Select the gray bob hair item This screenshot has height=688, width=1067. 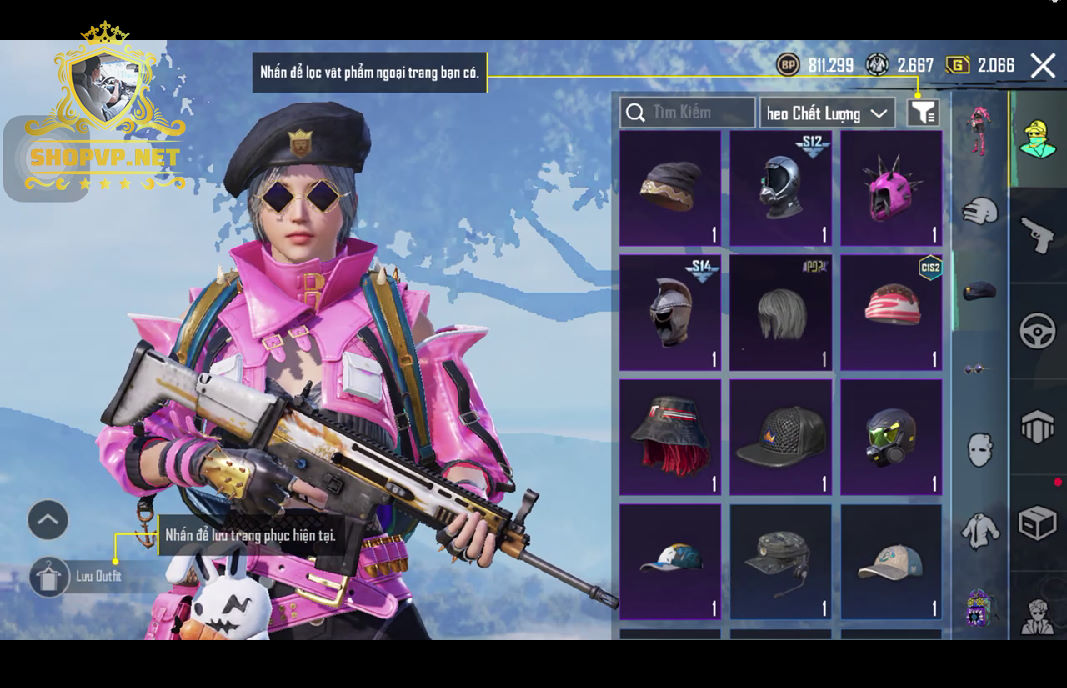tap(780, 312)
